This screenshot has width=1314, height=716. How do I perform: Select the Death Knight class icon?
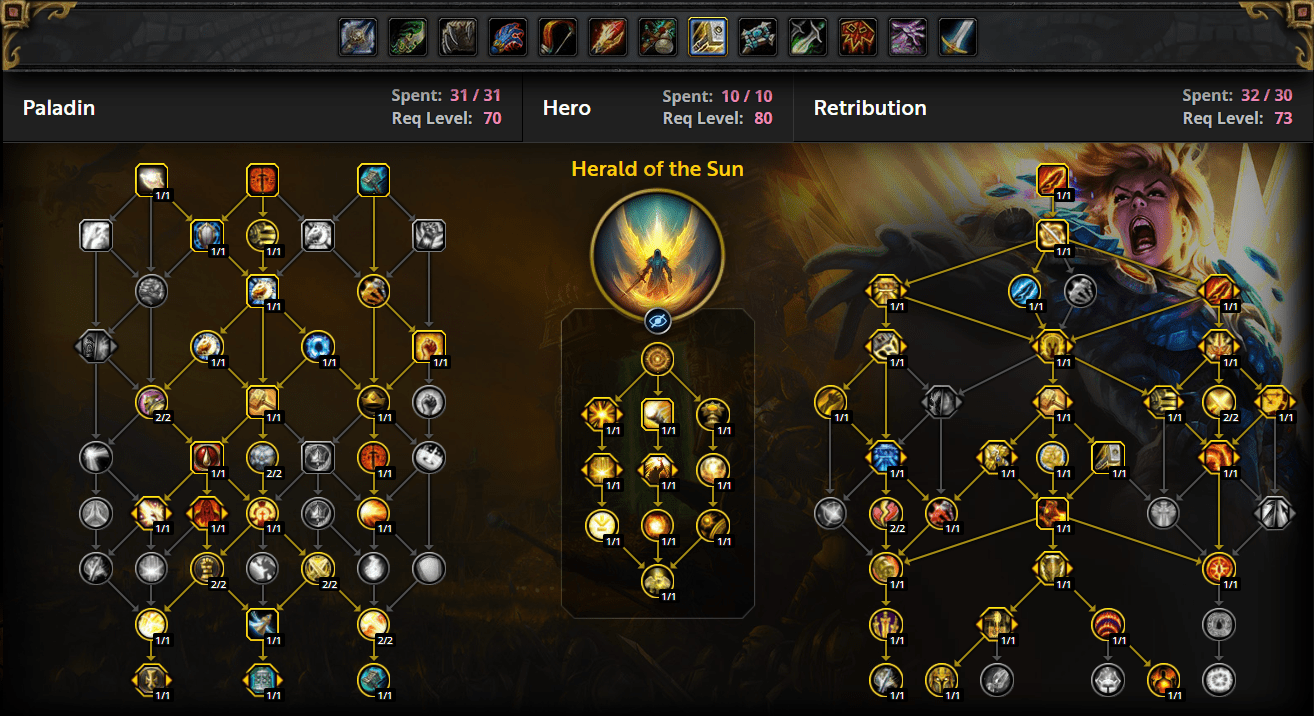click(x=357, y=38)
